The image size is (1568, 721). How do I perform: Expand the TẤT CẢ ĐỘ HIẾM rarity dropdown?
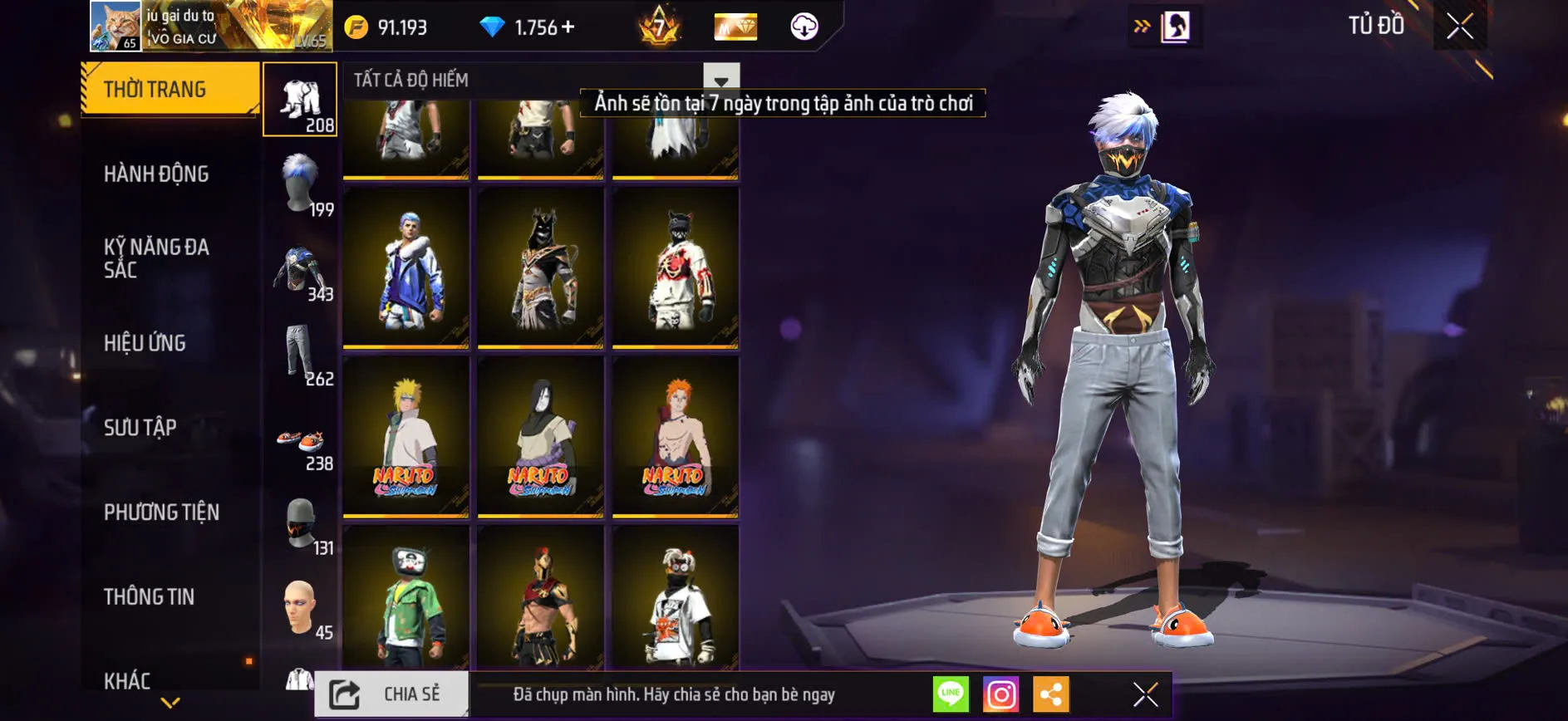point(720,80)
